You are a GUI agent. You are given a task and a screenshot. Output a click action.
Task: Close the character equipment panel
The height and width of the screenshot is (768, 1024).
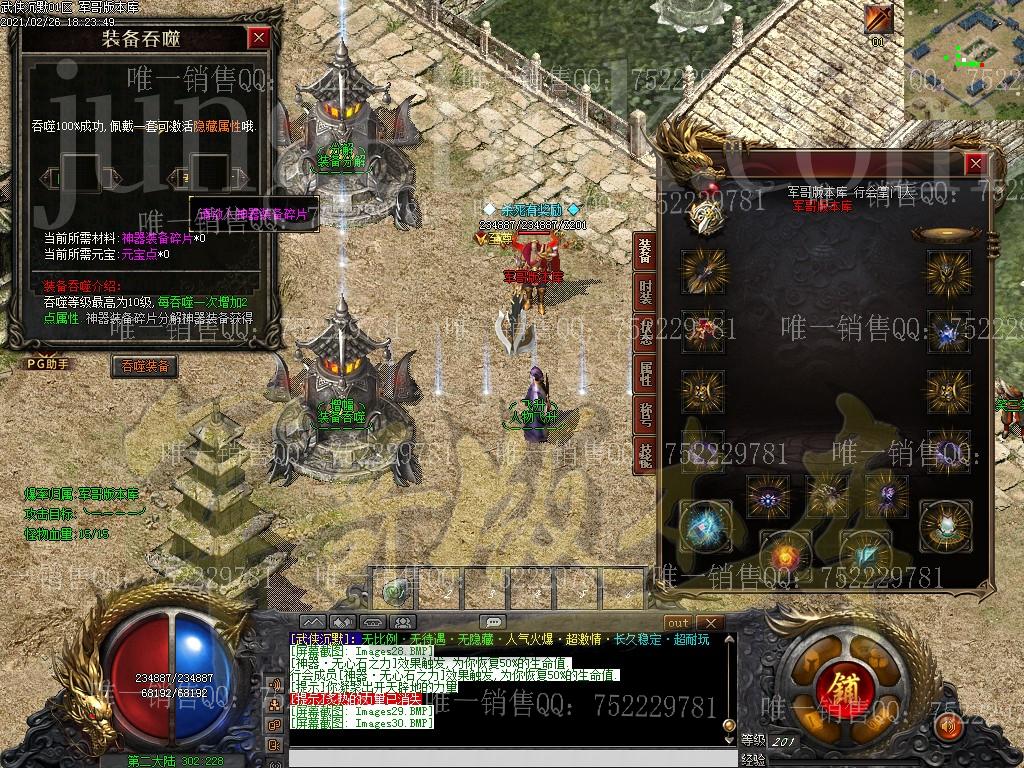click(975, 164)
